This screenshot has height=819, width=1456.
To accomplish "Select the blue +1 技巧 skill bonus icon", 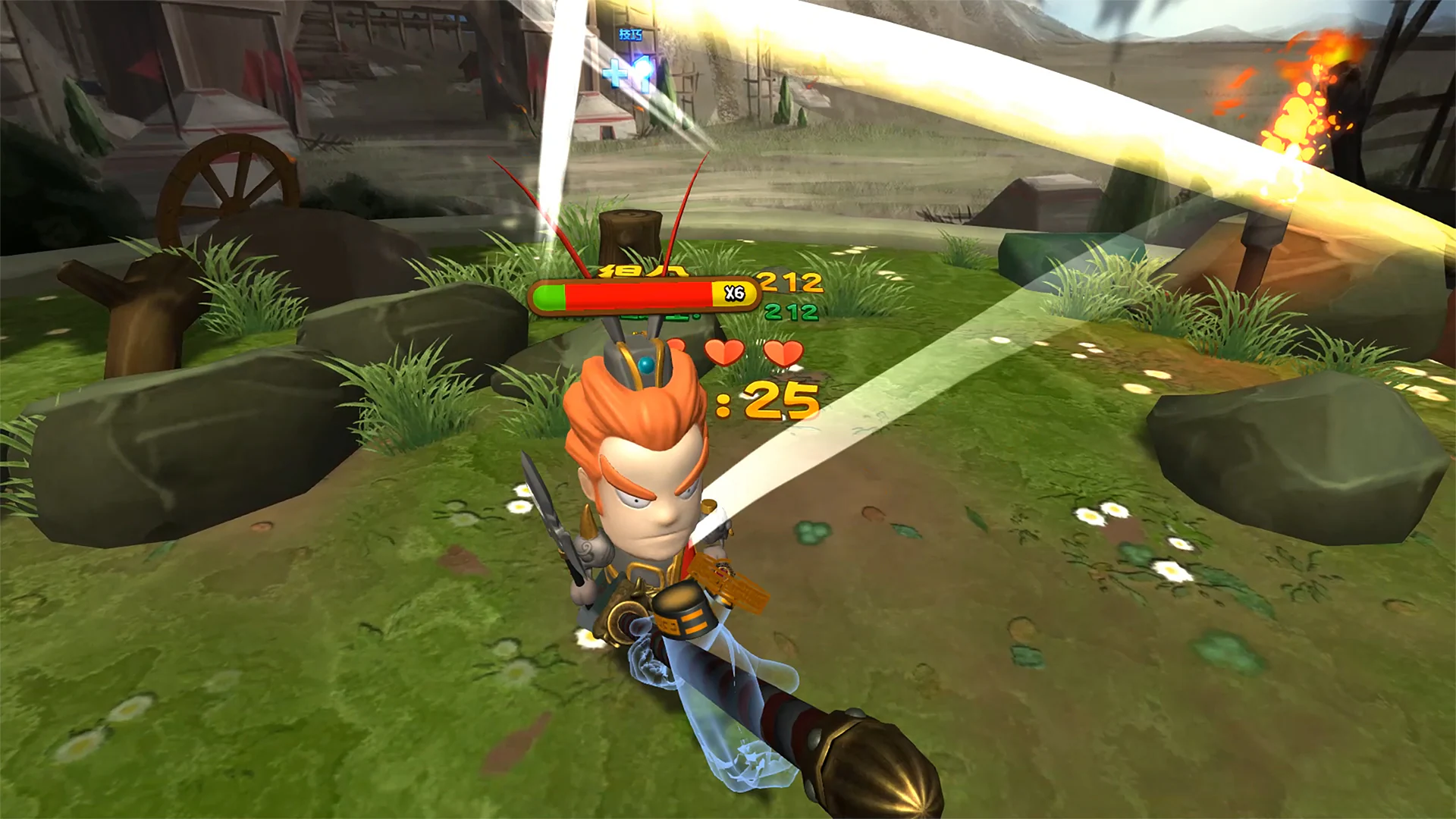I will (x=627, y=76).
